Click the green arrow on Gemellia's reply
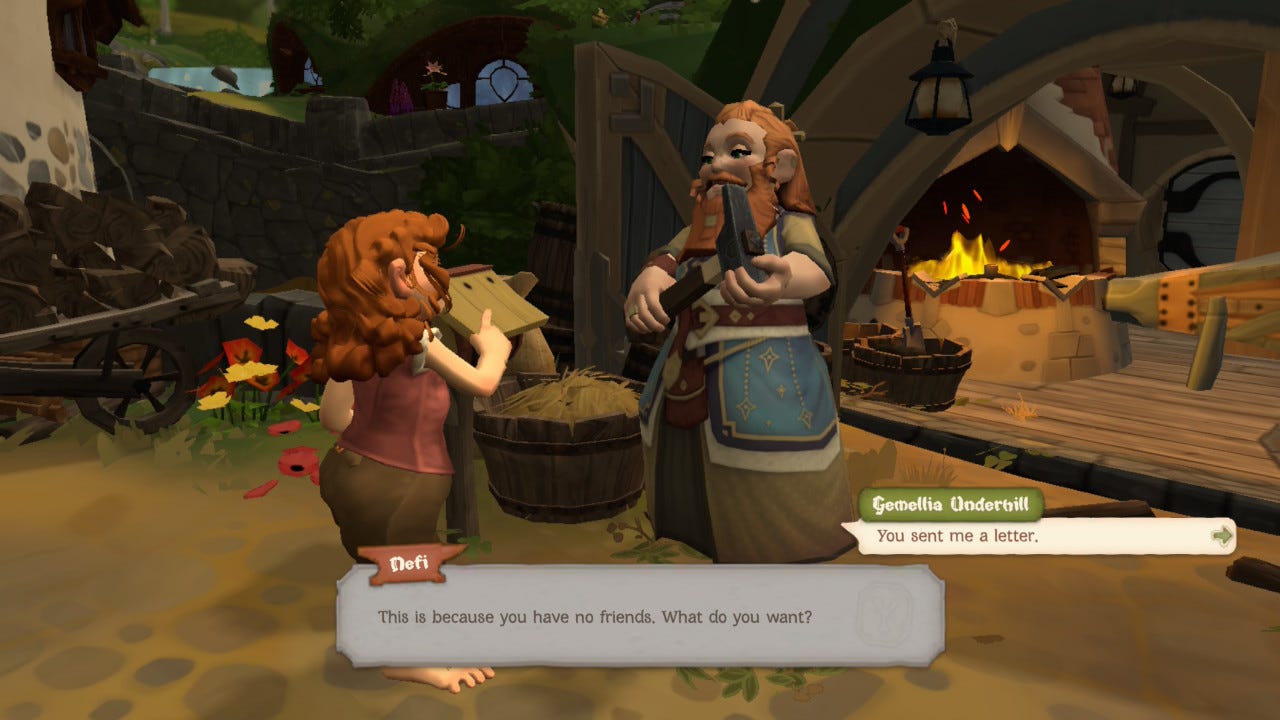The image size is (1280, 720). (1221, 536)
